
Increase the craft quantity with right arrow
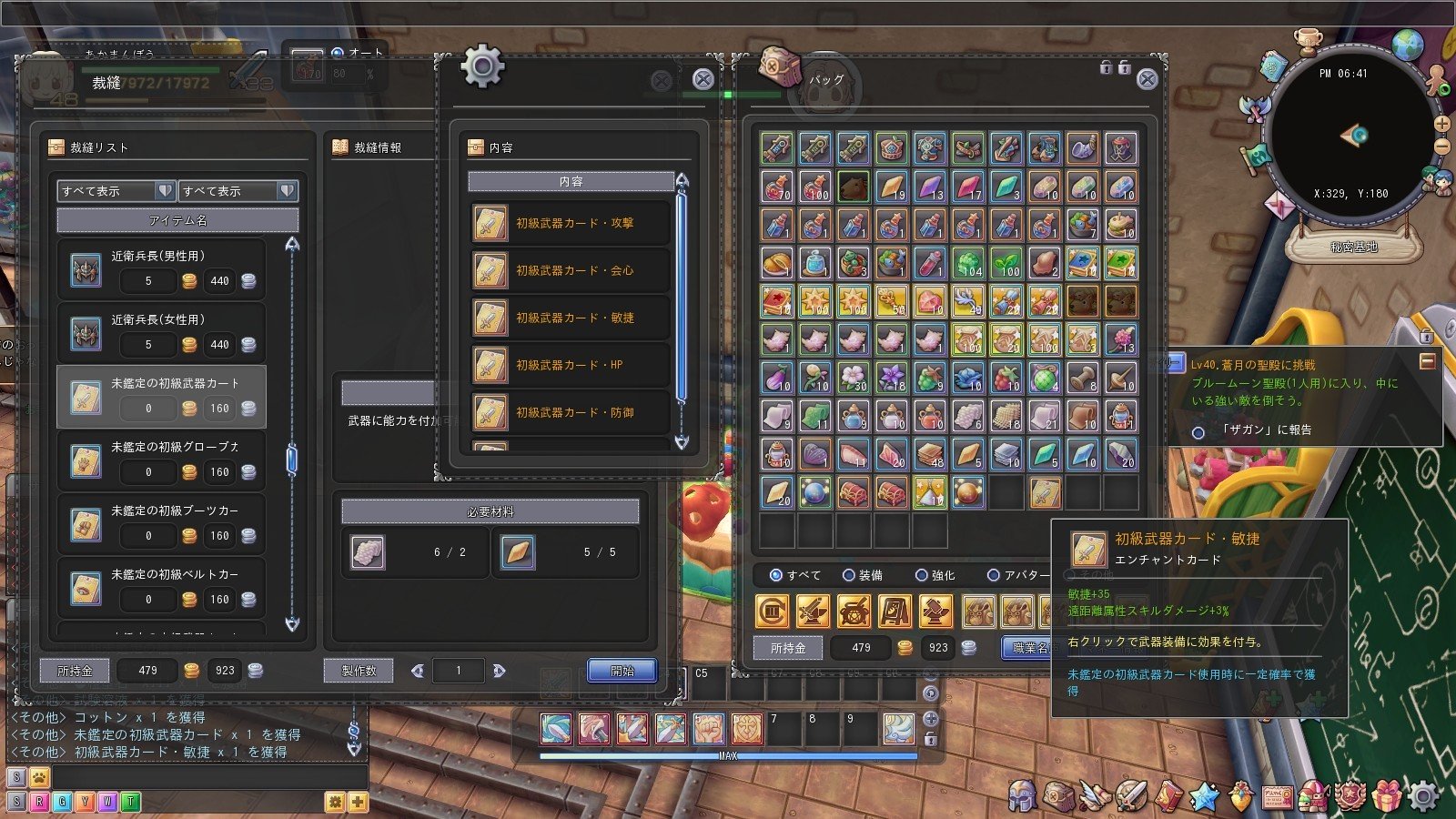499,671
